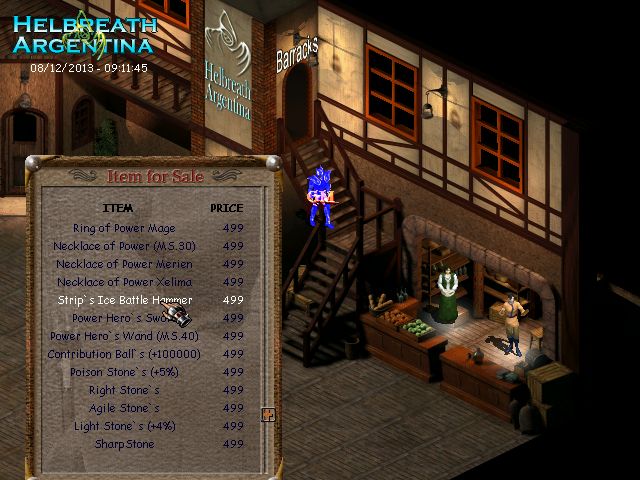
Task: Select Ring of Power Mage for purchase
Action: pyautogui.click(x=124, y=228)
